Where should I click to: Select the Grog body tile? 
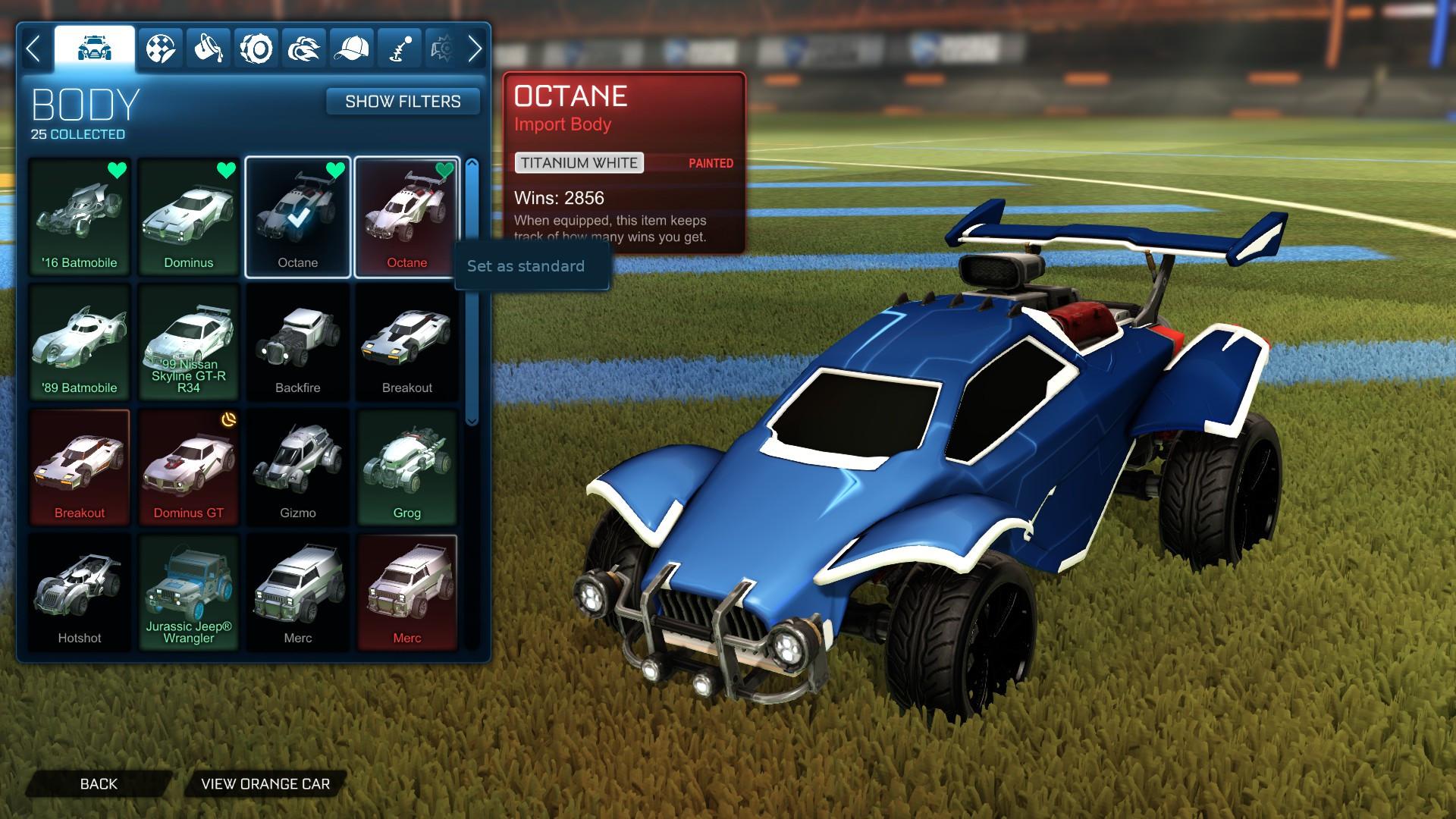(x=407, y=467)
